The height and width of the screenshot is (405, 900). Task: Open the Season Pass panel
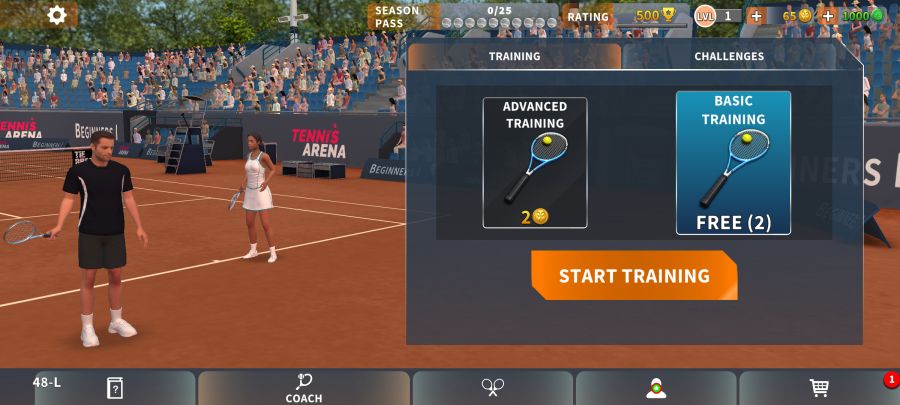coord(464,16)
